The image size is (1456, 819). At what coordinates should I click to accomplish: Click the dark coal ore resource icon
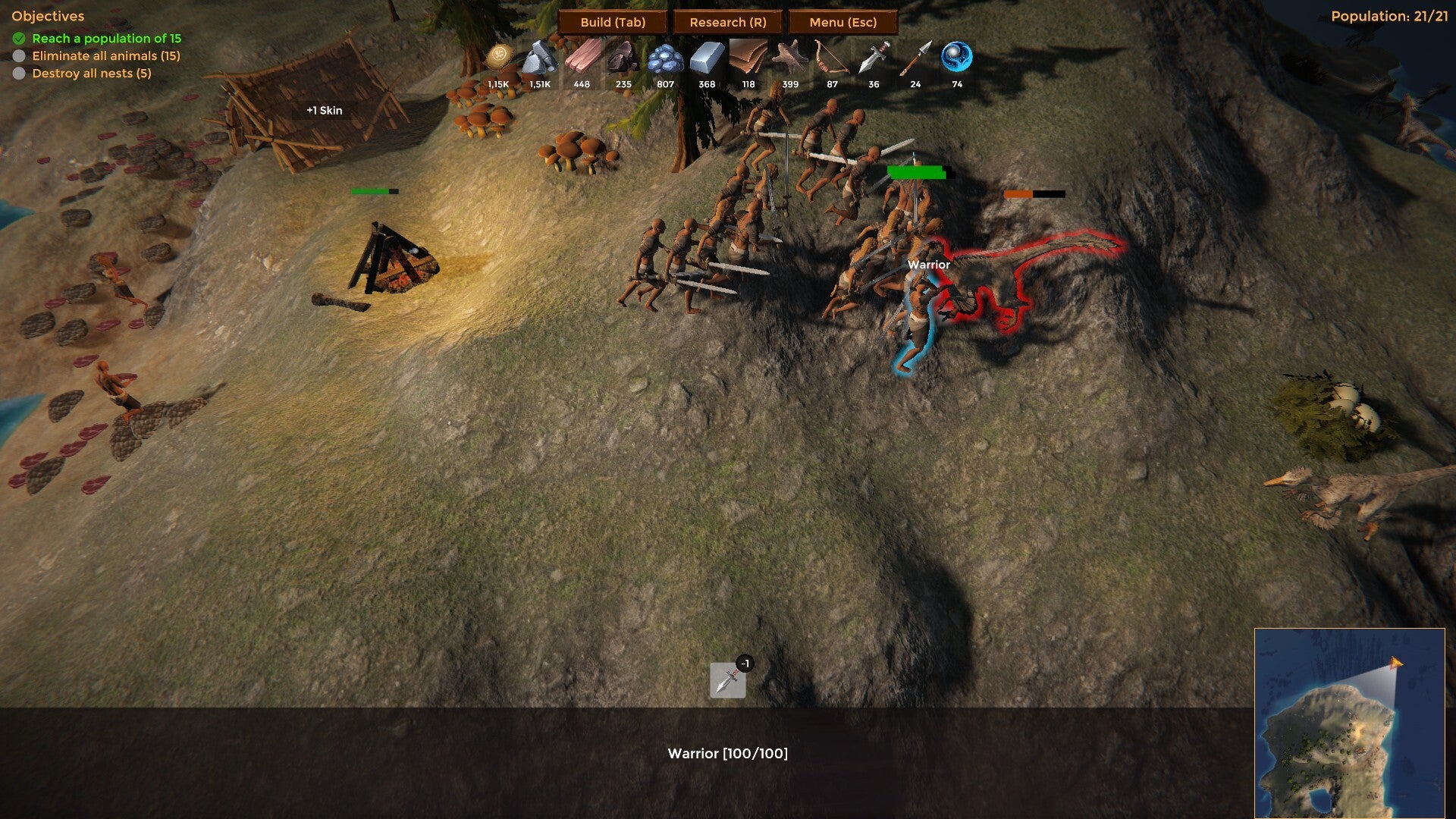click(623, 59)
